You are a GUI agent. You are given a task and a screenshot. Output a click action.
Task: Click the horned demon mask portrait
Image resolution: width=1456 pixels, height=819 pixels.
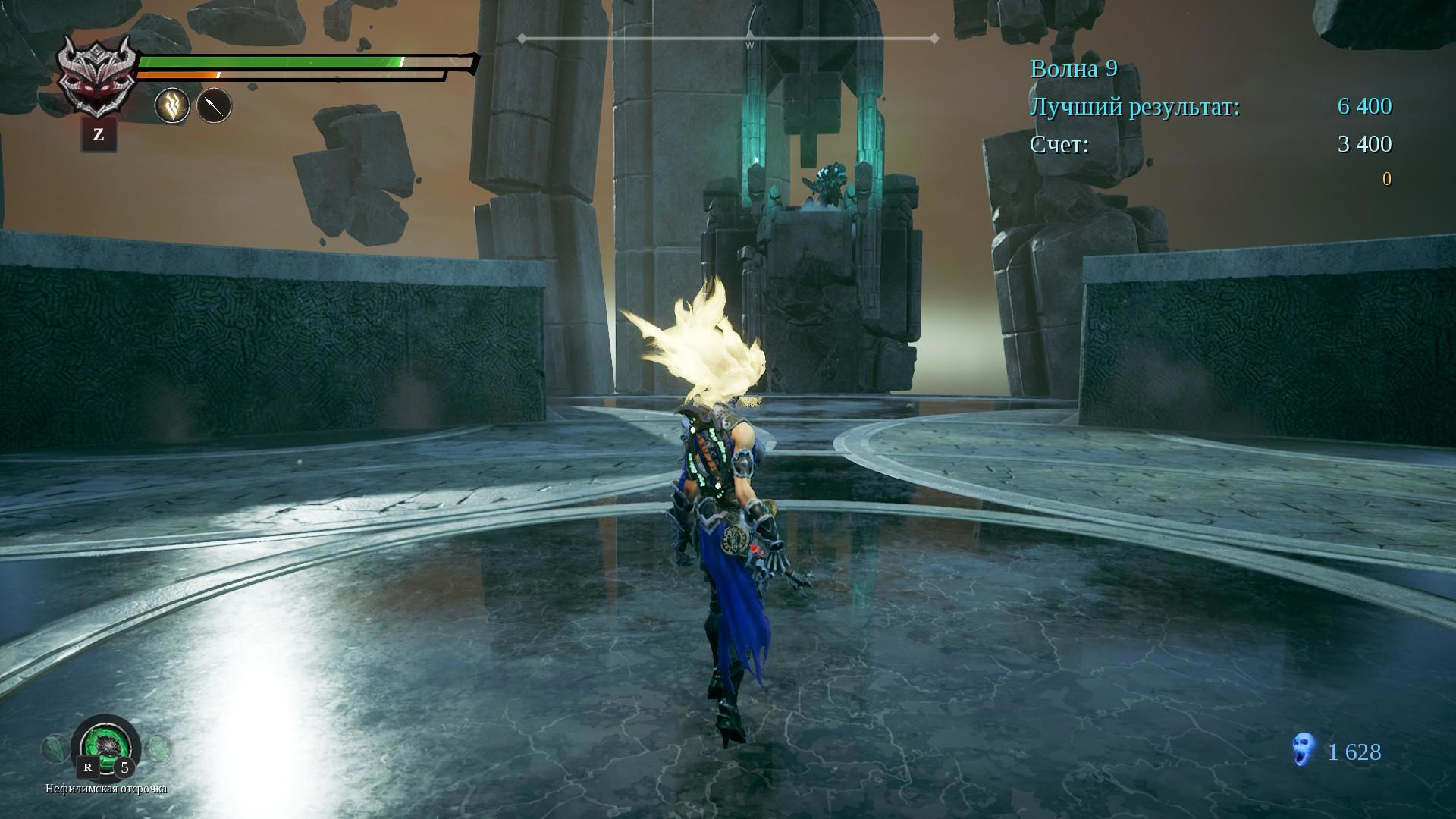tap(99, 77)
